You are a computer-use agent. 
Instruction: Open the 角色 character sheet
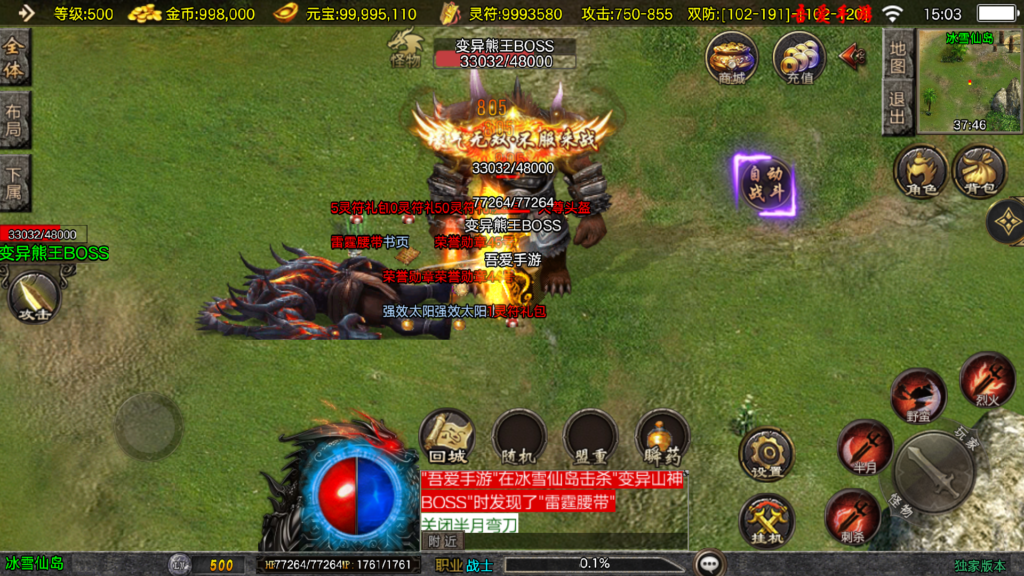coord(920,170)
